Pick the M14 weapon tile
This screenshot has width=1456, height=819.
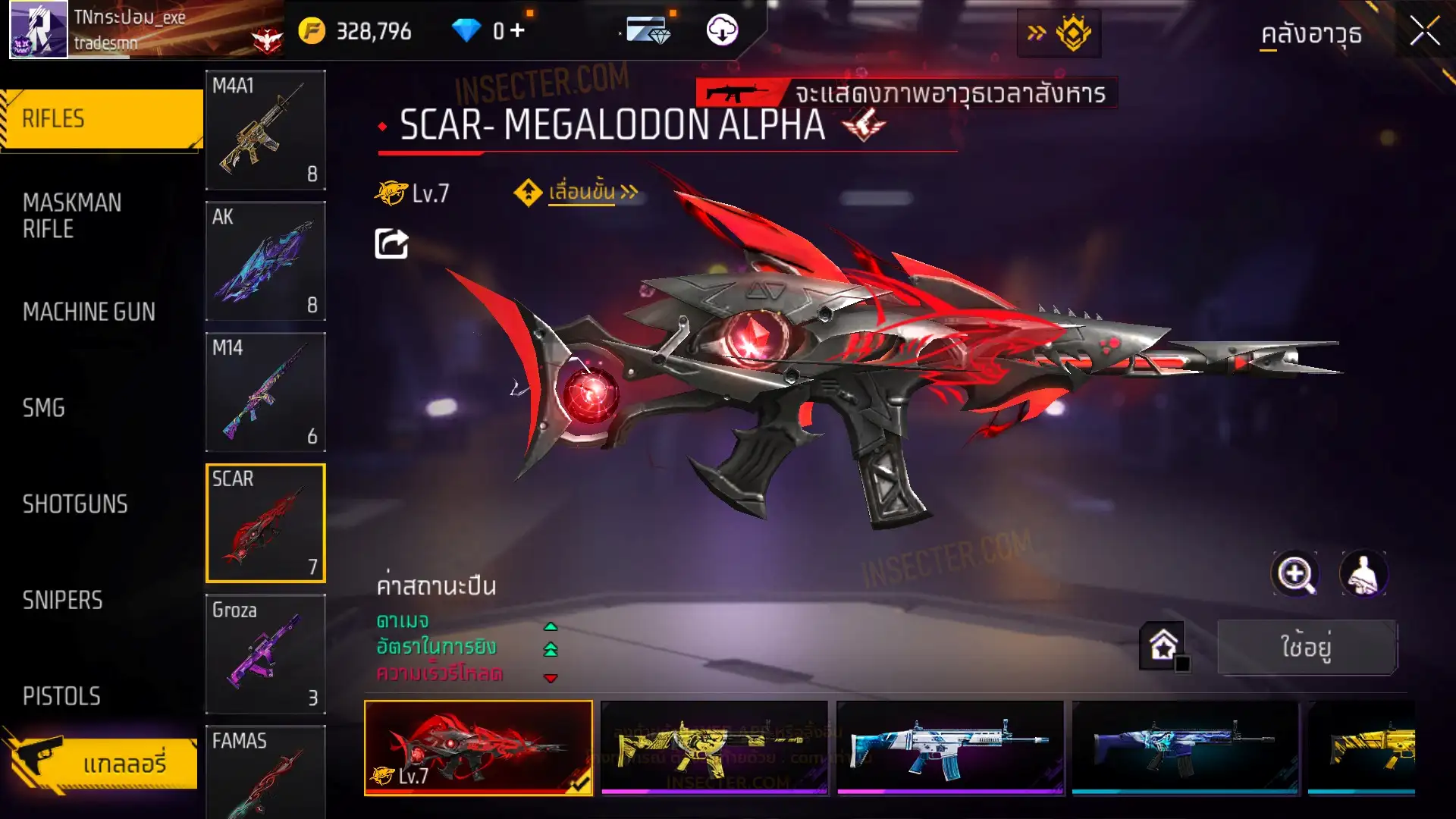click(x=265, y=392)
